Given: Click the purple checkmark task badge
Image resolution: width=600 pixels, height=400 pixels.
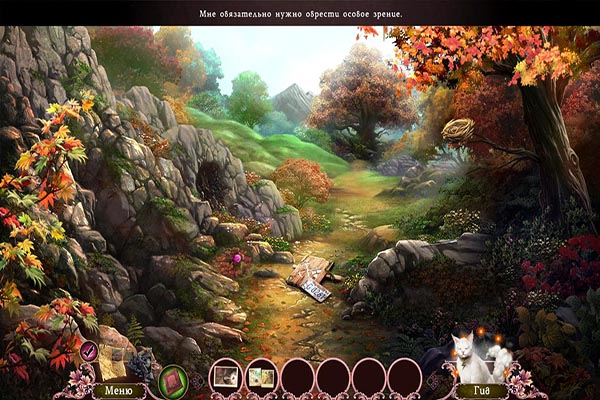Looking at the screenshot, I should (x=89, y=349).
